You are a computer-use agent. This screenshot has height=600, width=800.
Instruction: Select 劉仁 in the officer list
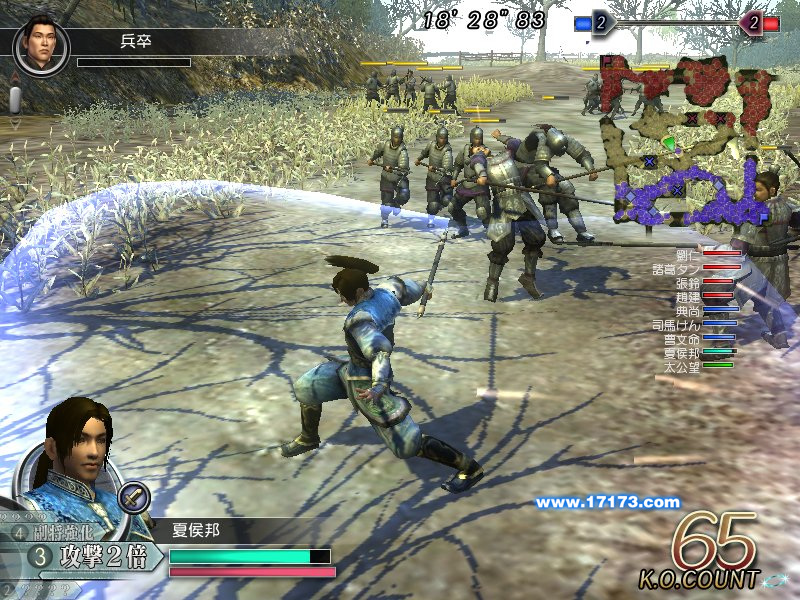[x=690, y=254]
